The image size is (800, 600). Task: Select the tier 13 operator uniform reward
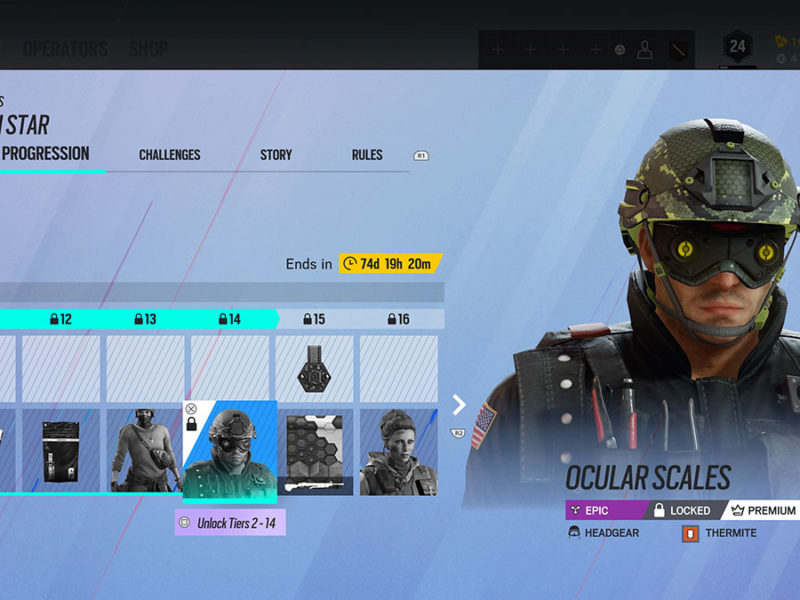click(x=145, y=451)
